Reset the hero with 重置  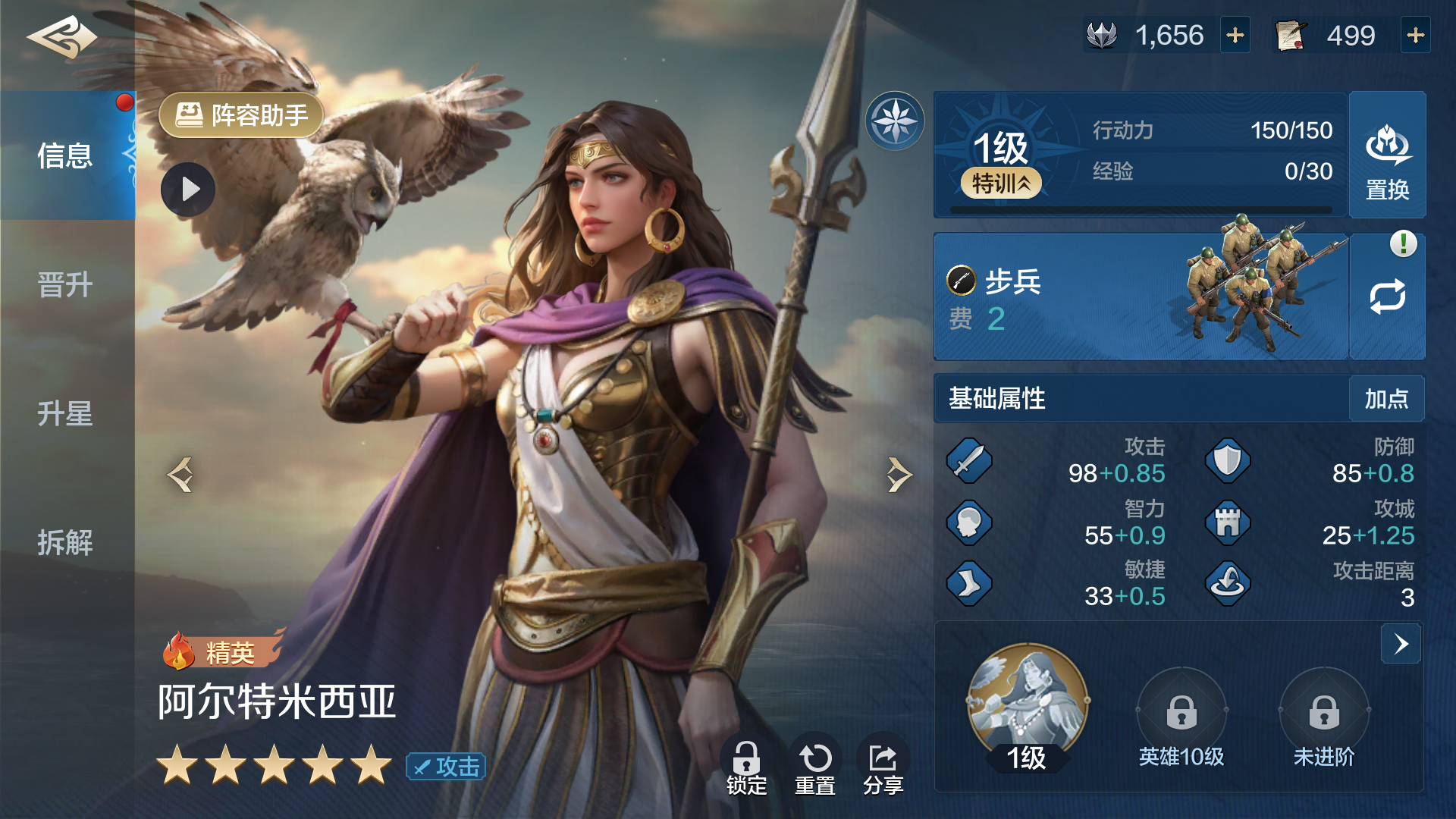pyautogui.click(x=815, y=767)
